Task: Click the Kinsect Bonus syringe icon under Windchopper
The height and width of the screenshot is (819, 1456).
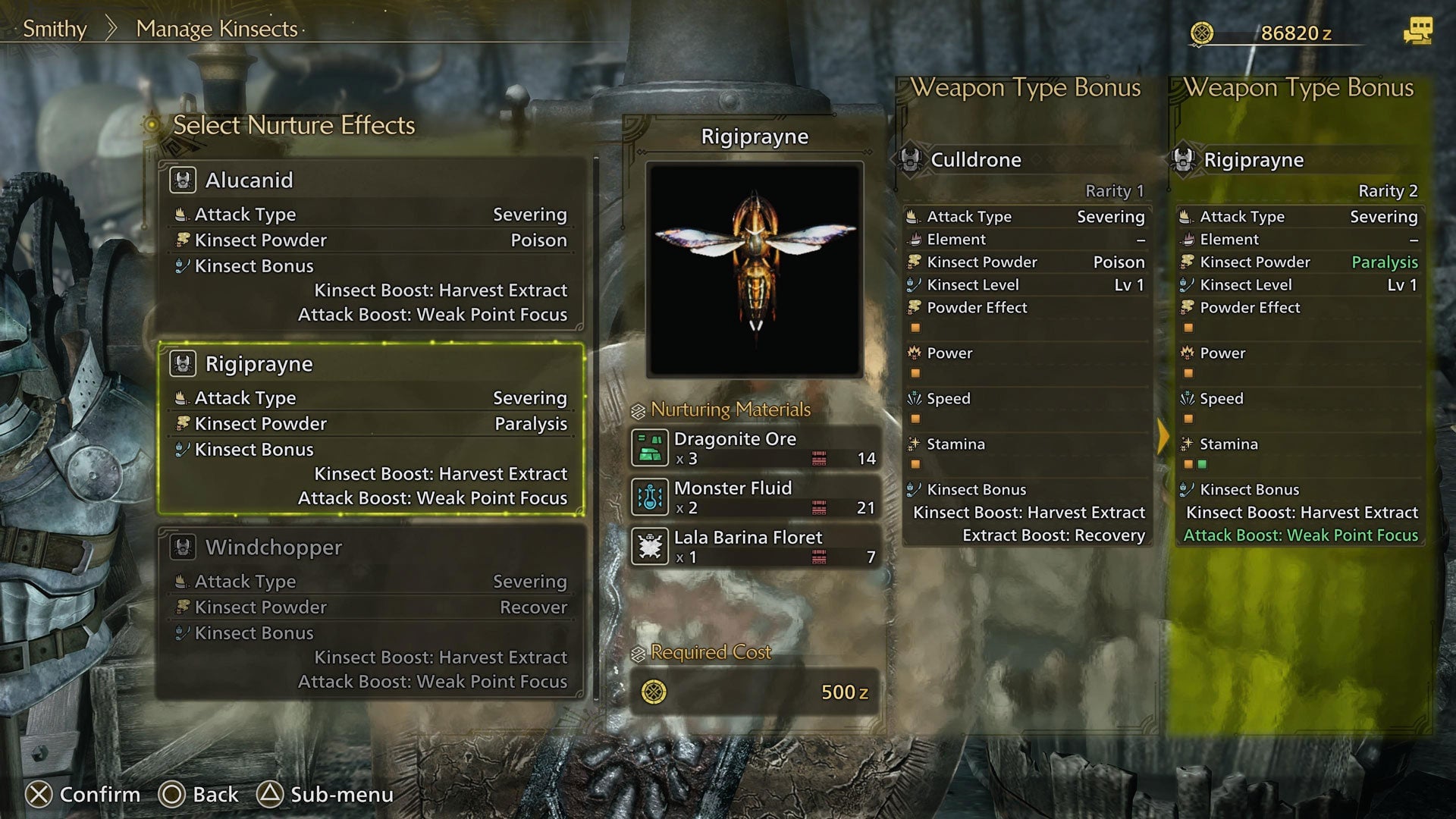Action: coord(180,632)
